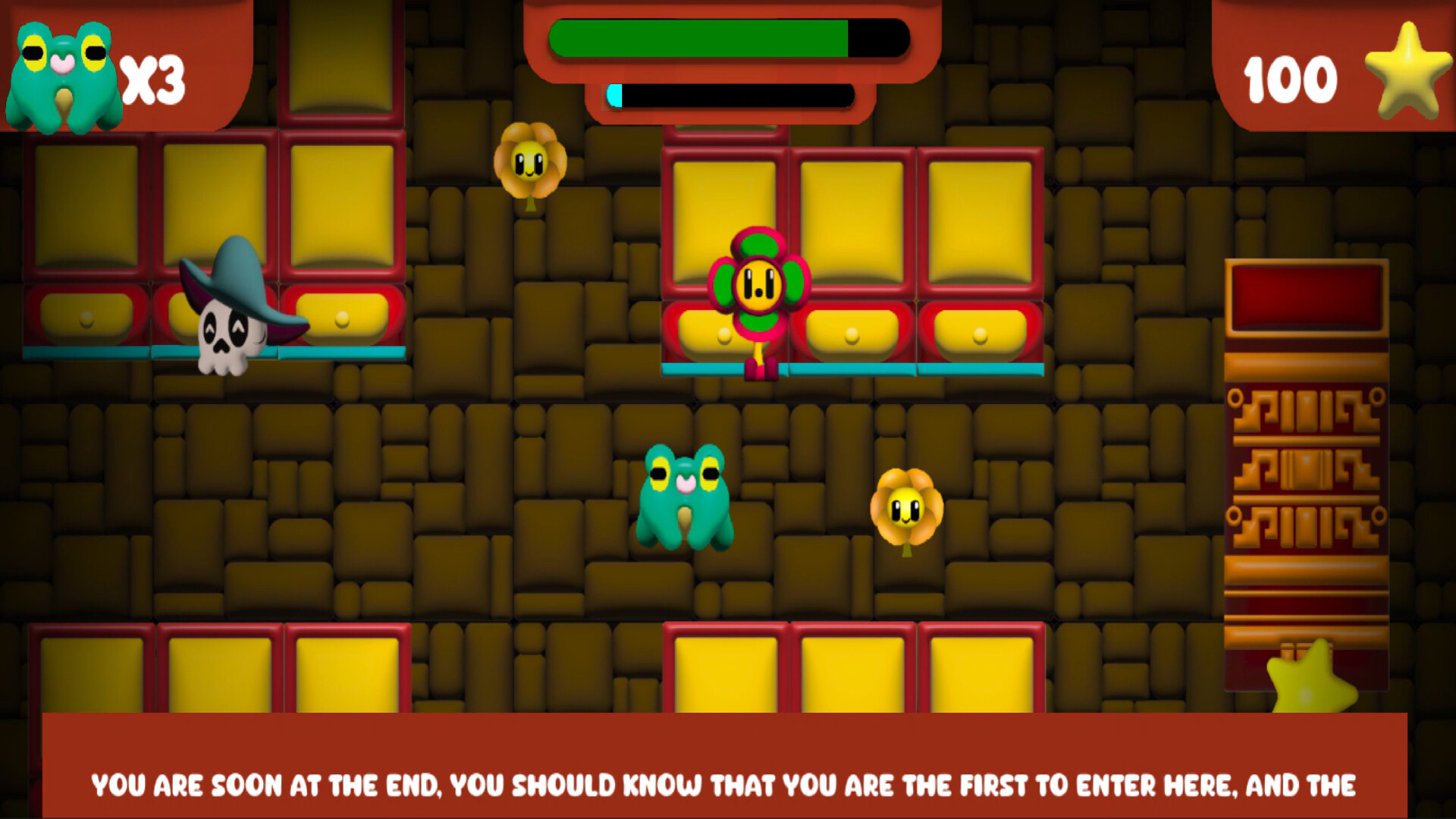Image resolution: width=1456 pixels, height=819 pixels.
Task: Select the dialogue text about reaching the end
Action: point(728,785)
